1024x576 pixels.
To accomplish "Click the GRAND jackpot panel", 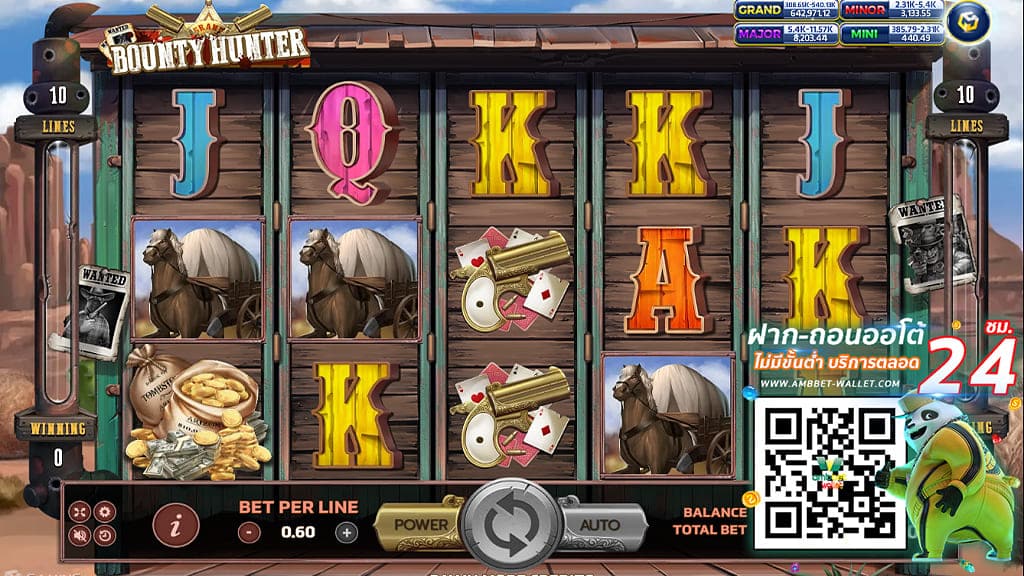I will coord(786,12).
